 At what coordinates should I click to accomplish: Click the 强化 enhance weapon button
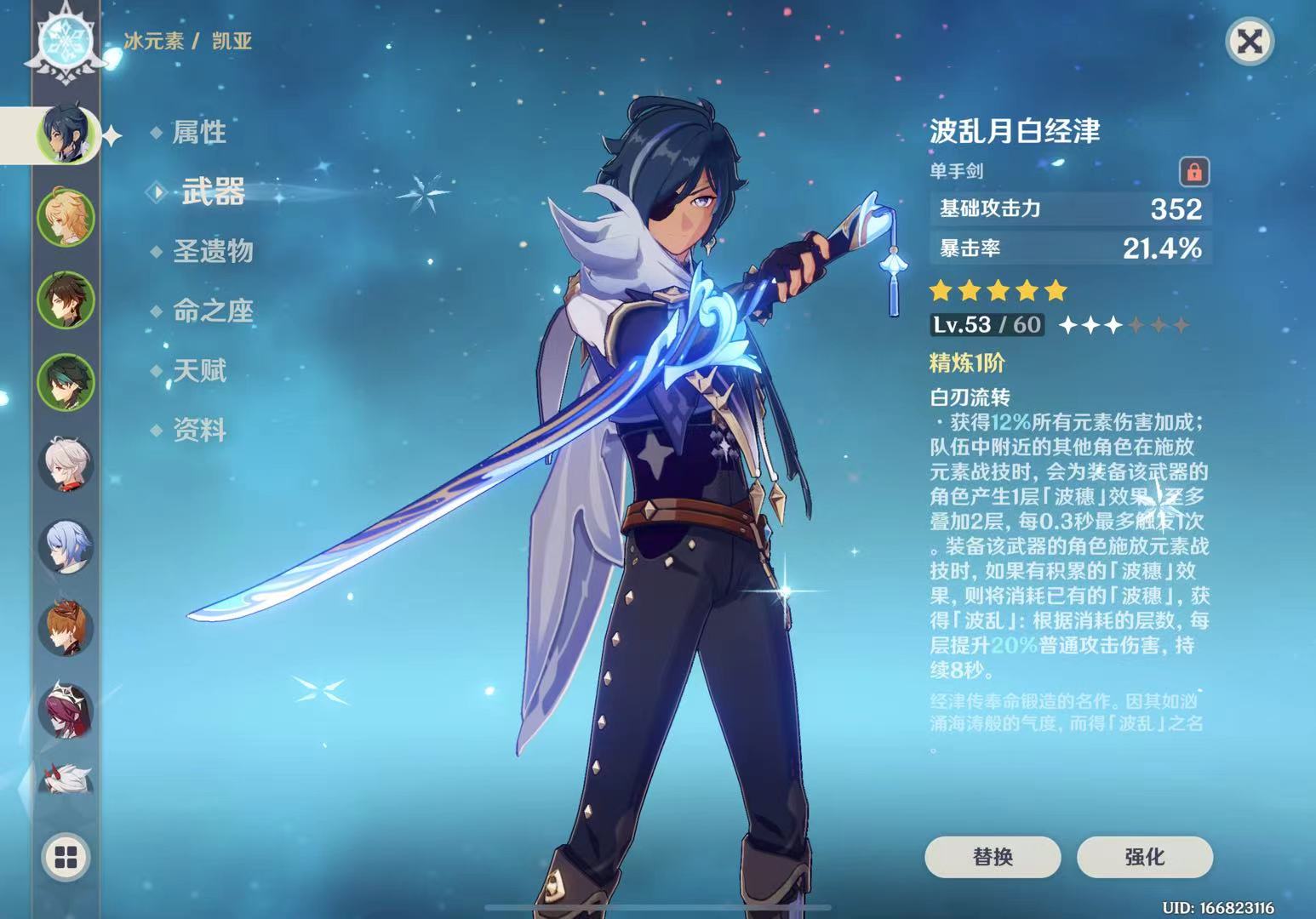pyautogui.click(x=1144, y=856)
